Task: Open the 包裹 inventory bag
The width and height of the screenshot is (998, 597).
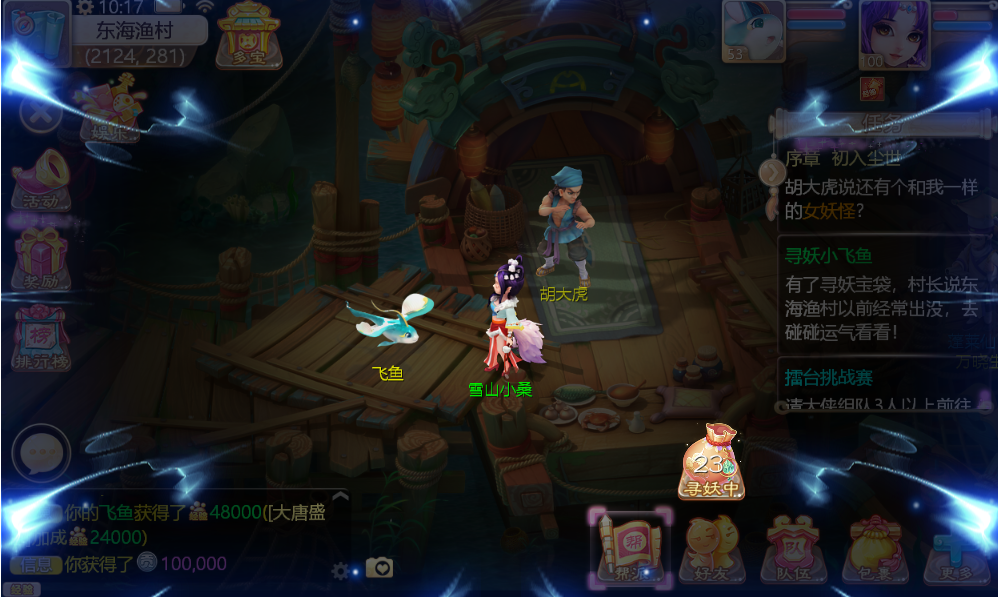Action: (x=875, y=548)
